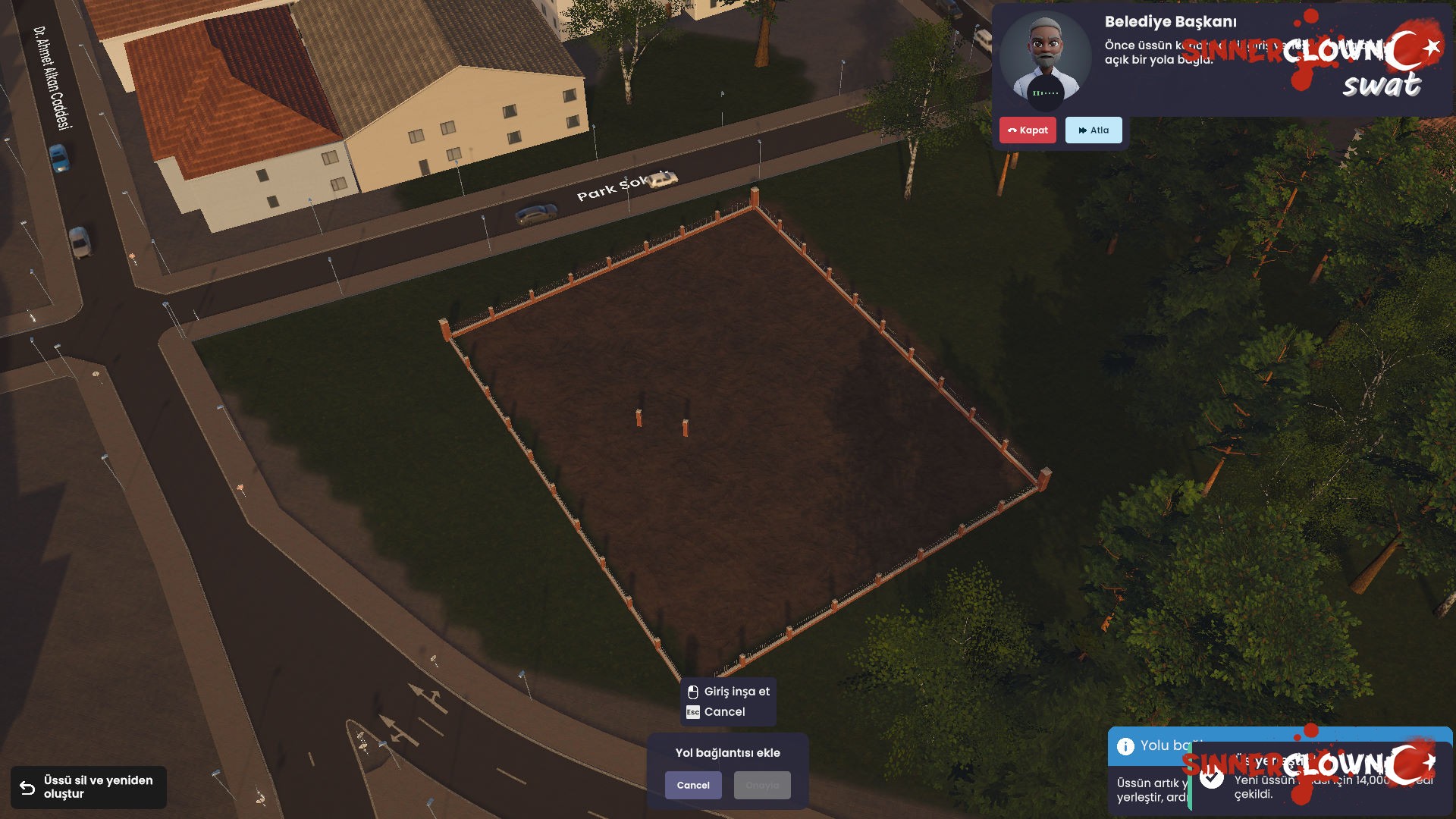Skip the tutorial with the Atla button
Viewport: 1456px width, 819px height.
[x=1094, y=130]
